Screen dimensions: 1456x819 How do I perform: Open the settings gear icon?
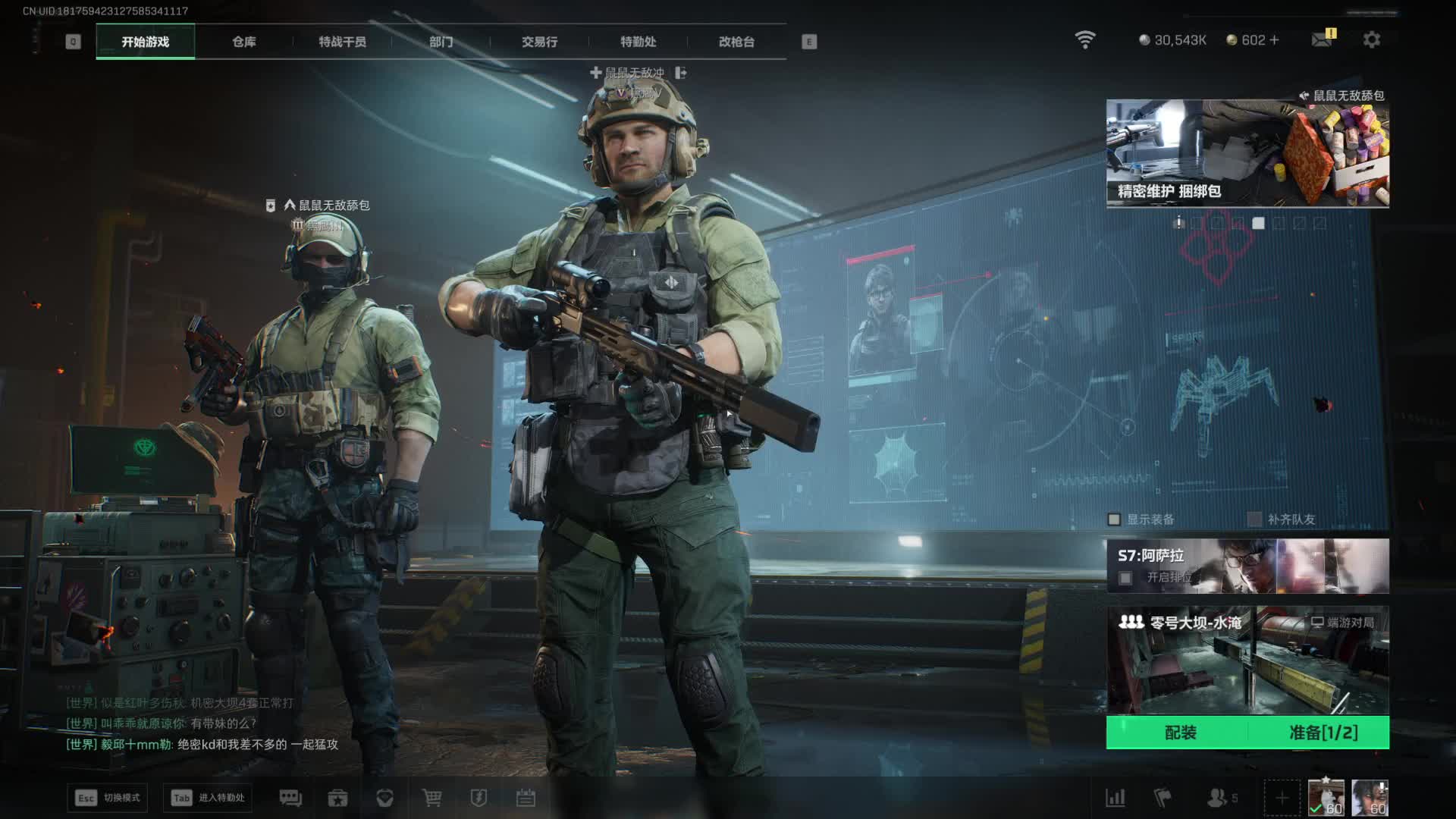point(1371,39)
